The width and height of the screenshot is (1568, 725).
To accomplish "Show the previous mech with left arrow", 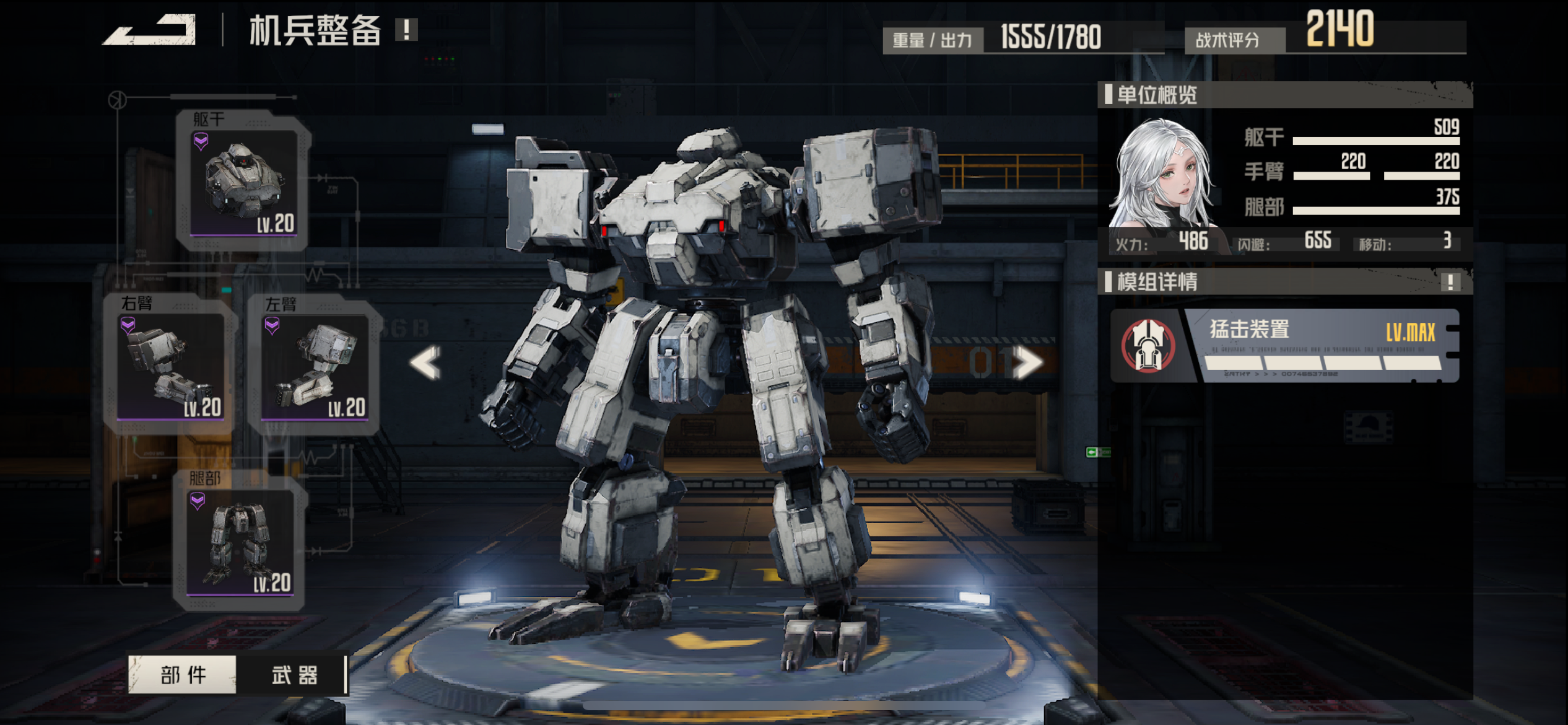I will tap(425, 362).
